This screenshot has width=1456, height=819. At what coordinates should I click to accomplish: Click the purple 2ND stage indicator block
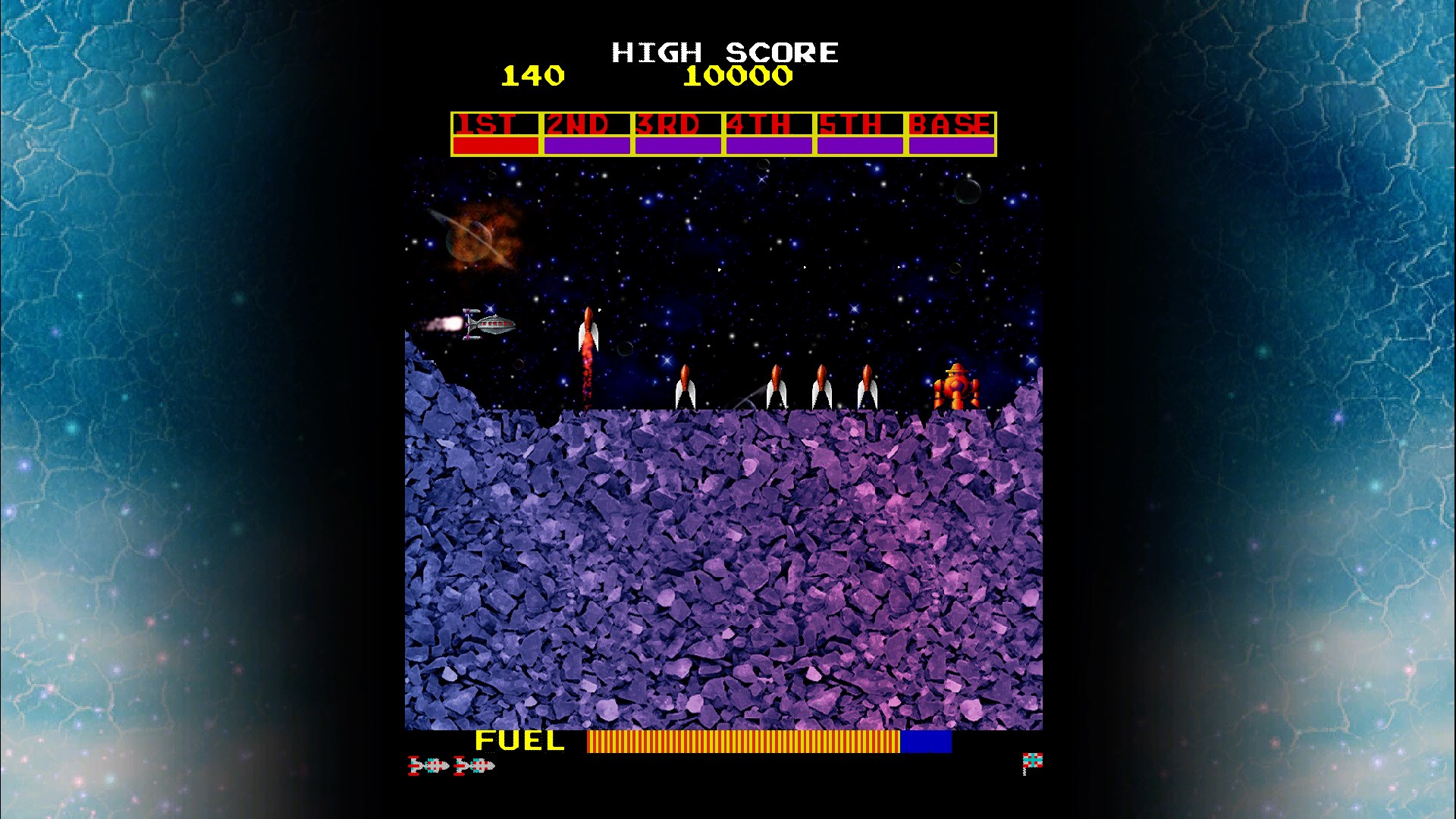[585, 143]
